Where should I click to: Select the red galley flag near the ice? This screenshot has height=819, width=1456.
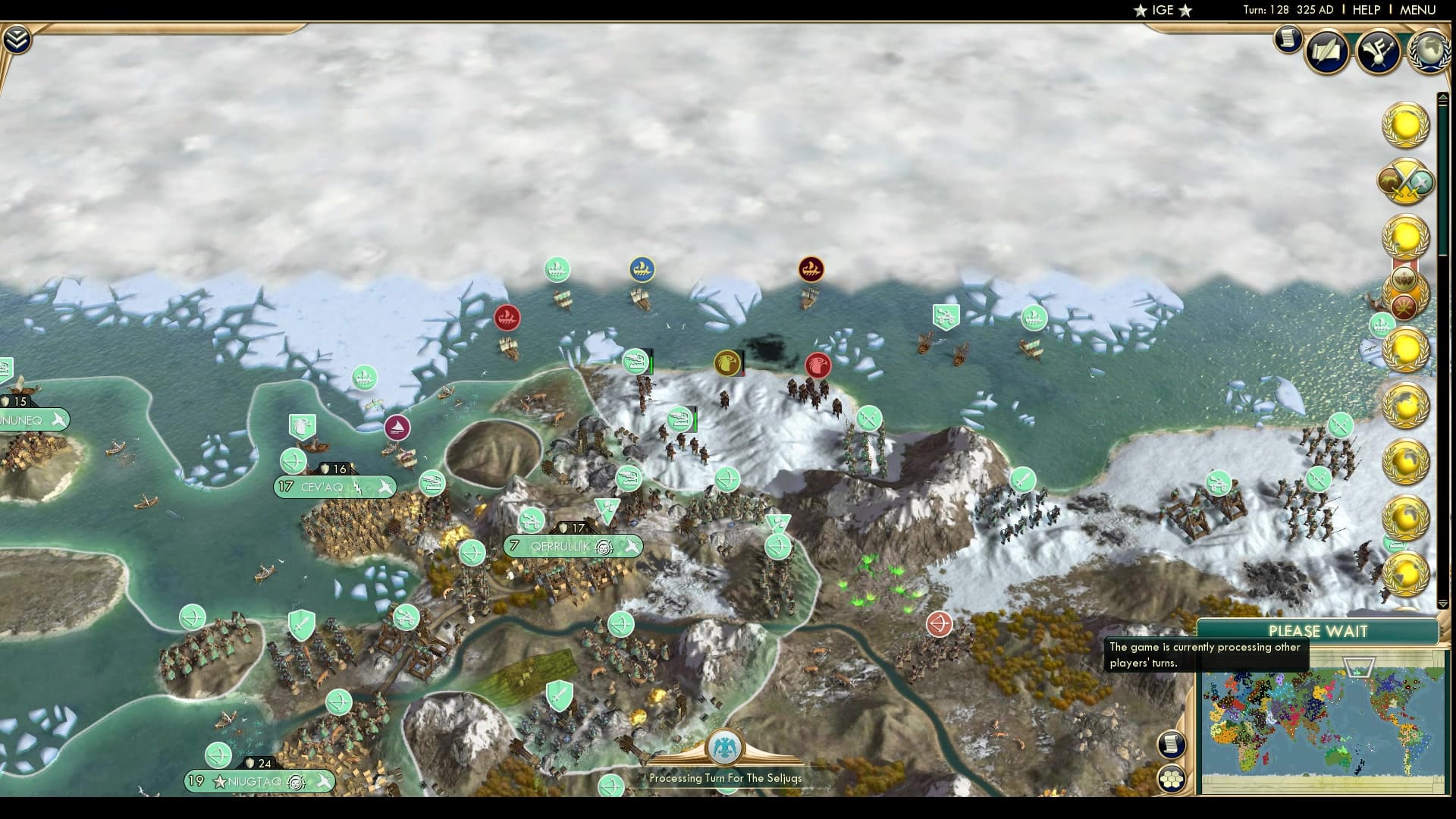coord(507,318)
